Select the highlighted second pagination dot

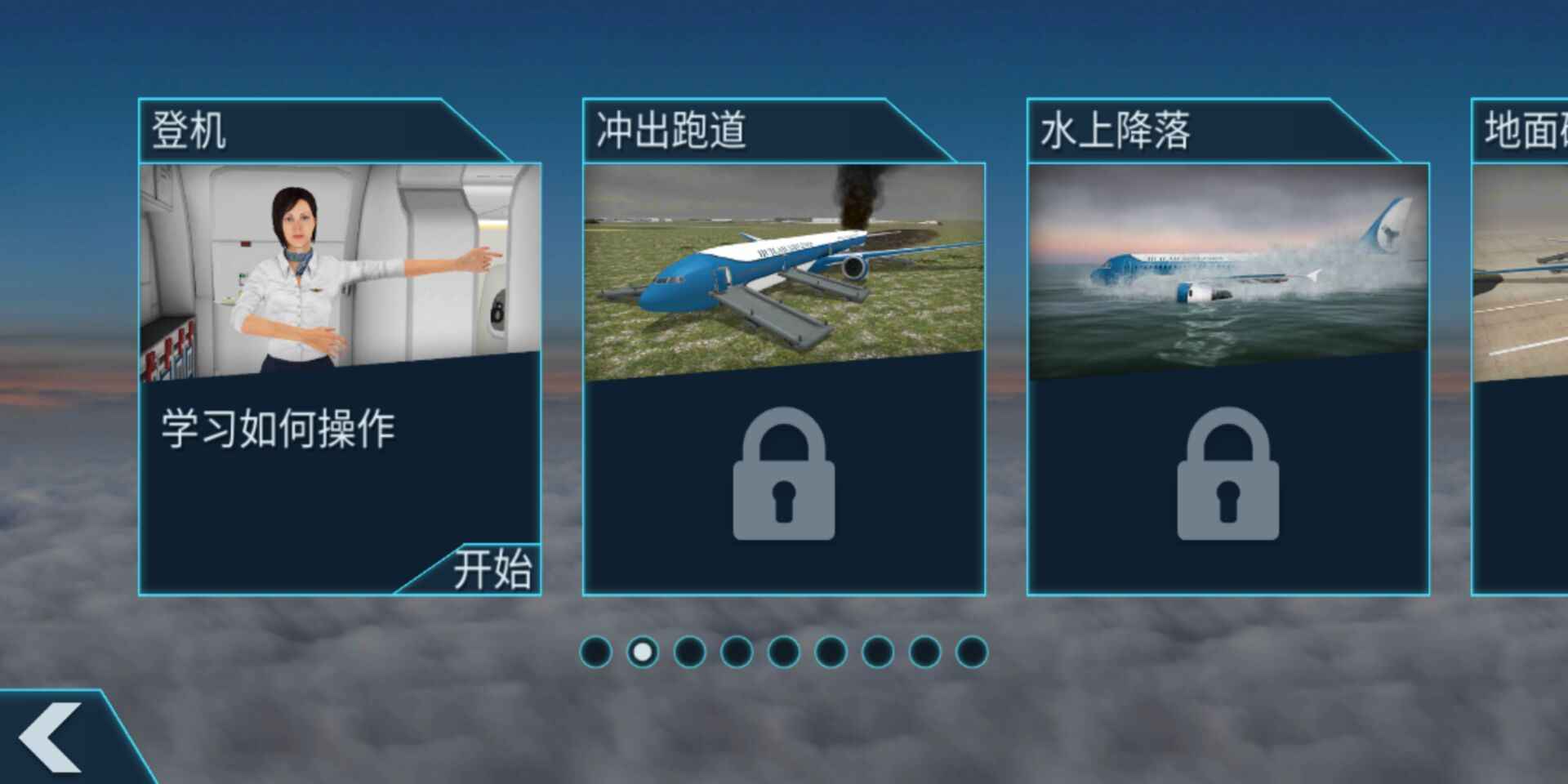643,651
